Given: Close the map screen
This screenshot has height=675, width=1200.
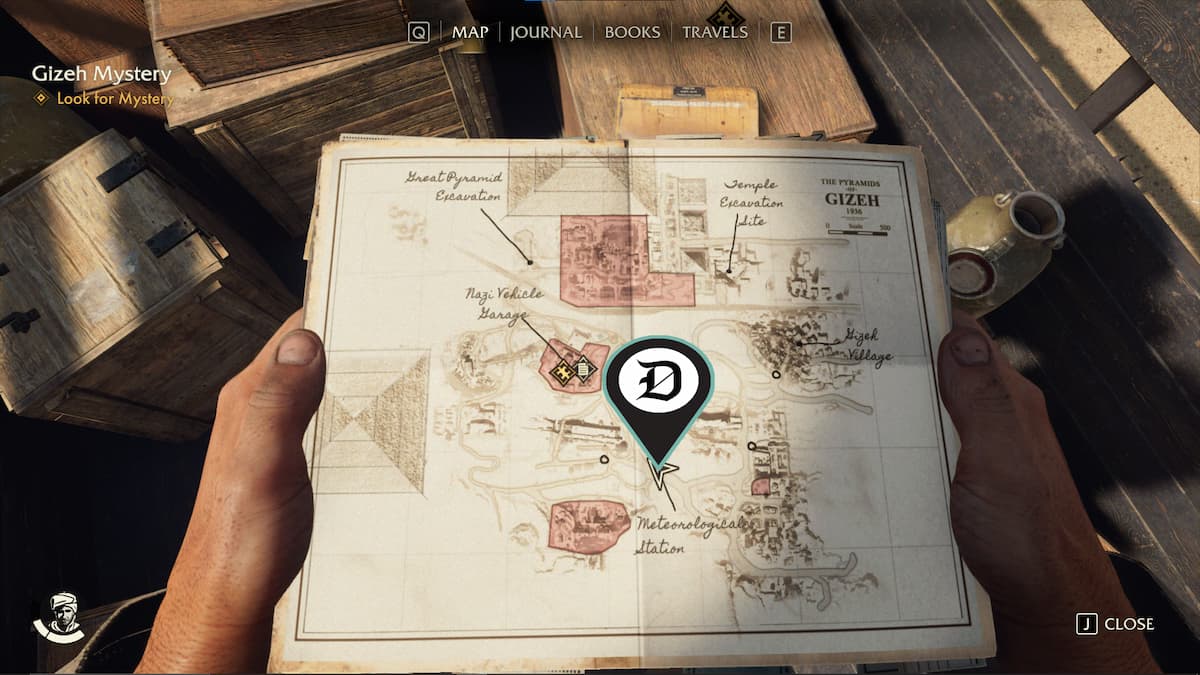Looking at the screenshot, I should pyautogui.click(x=1116, y=624).
